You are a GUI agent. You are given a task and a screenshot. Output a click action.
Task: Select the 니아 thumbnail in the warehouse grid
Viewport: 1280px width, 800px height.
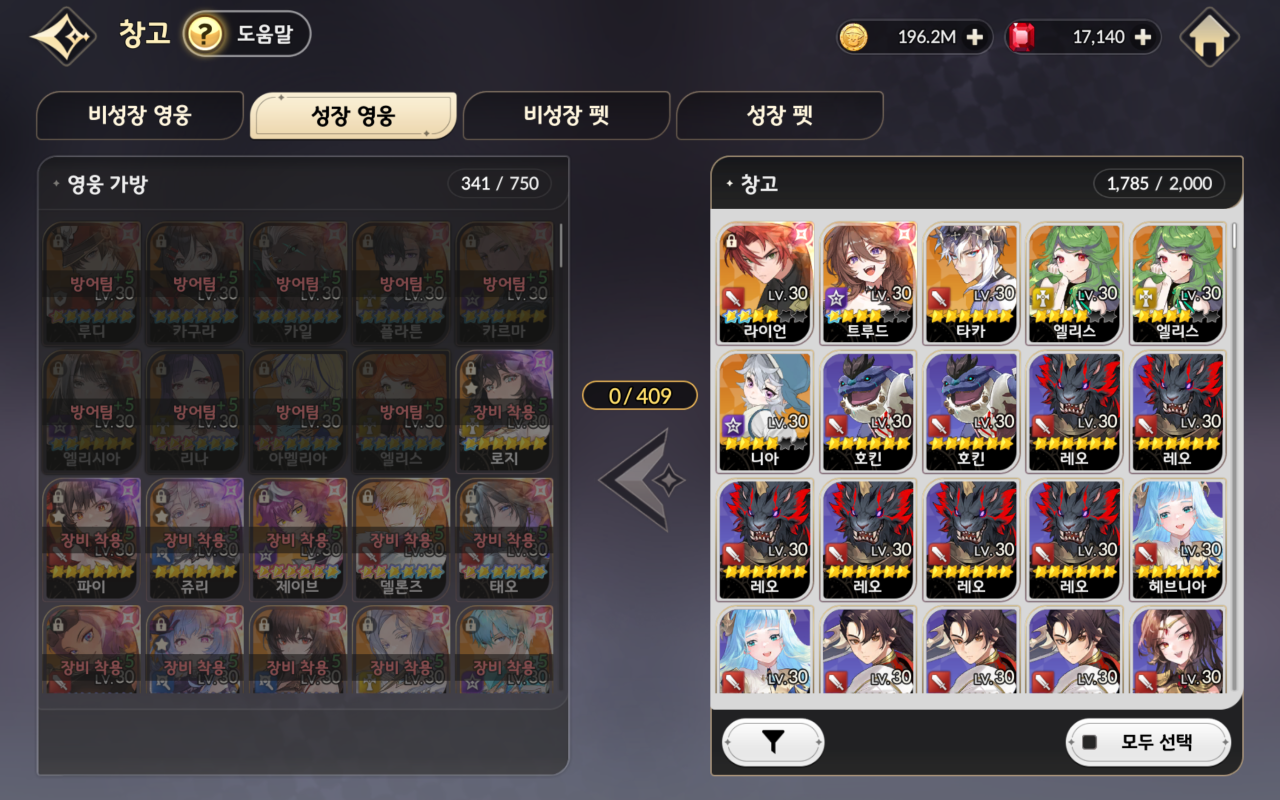coord(765,410)
